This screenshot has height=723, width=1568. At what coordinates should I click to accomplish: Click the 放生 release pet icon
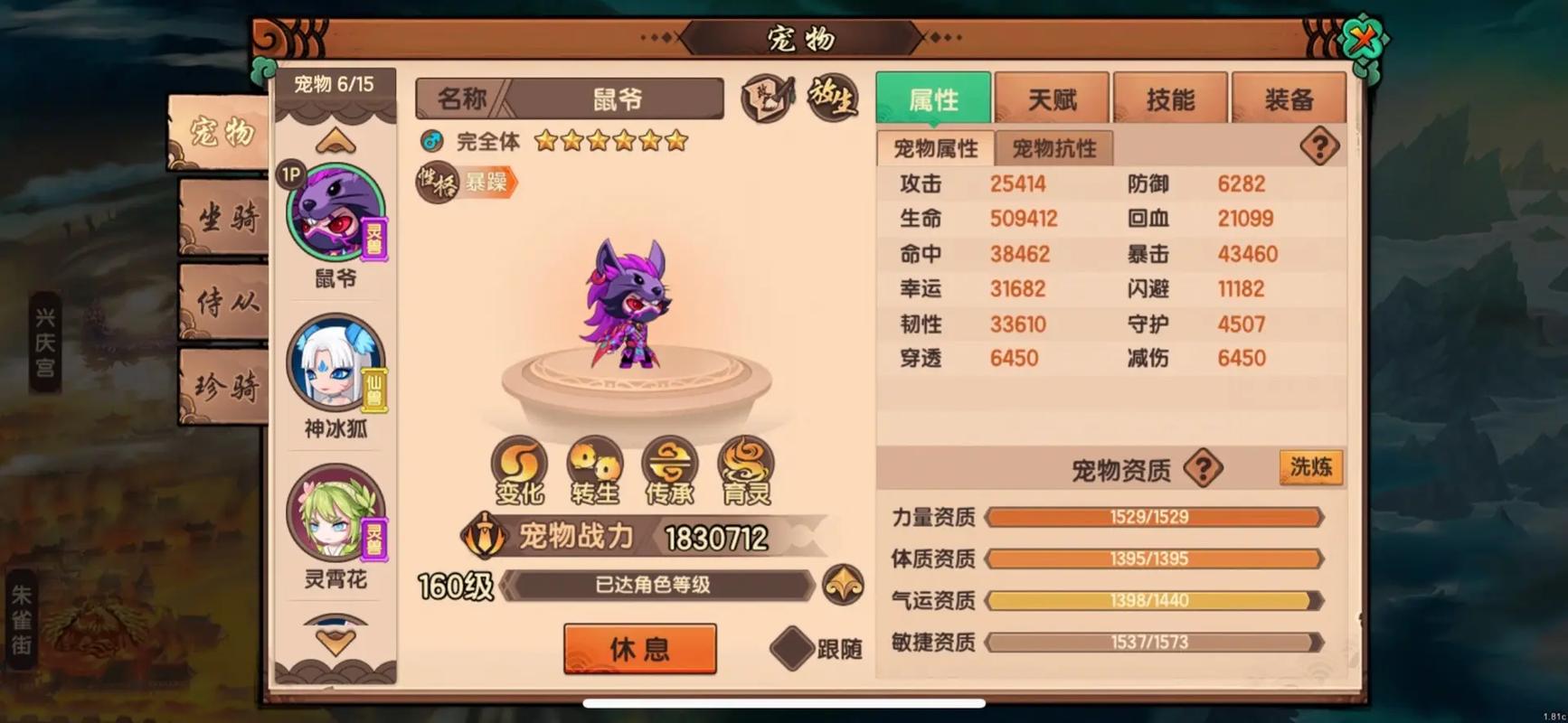pos(832,99)
